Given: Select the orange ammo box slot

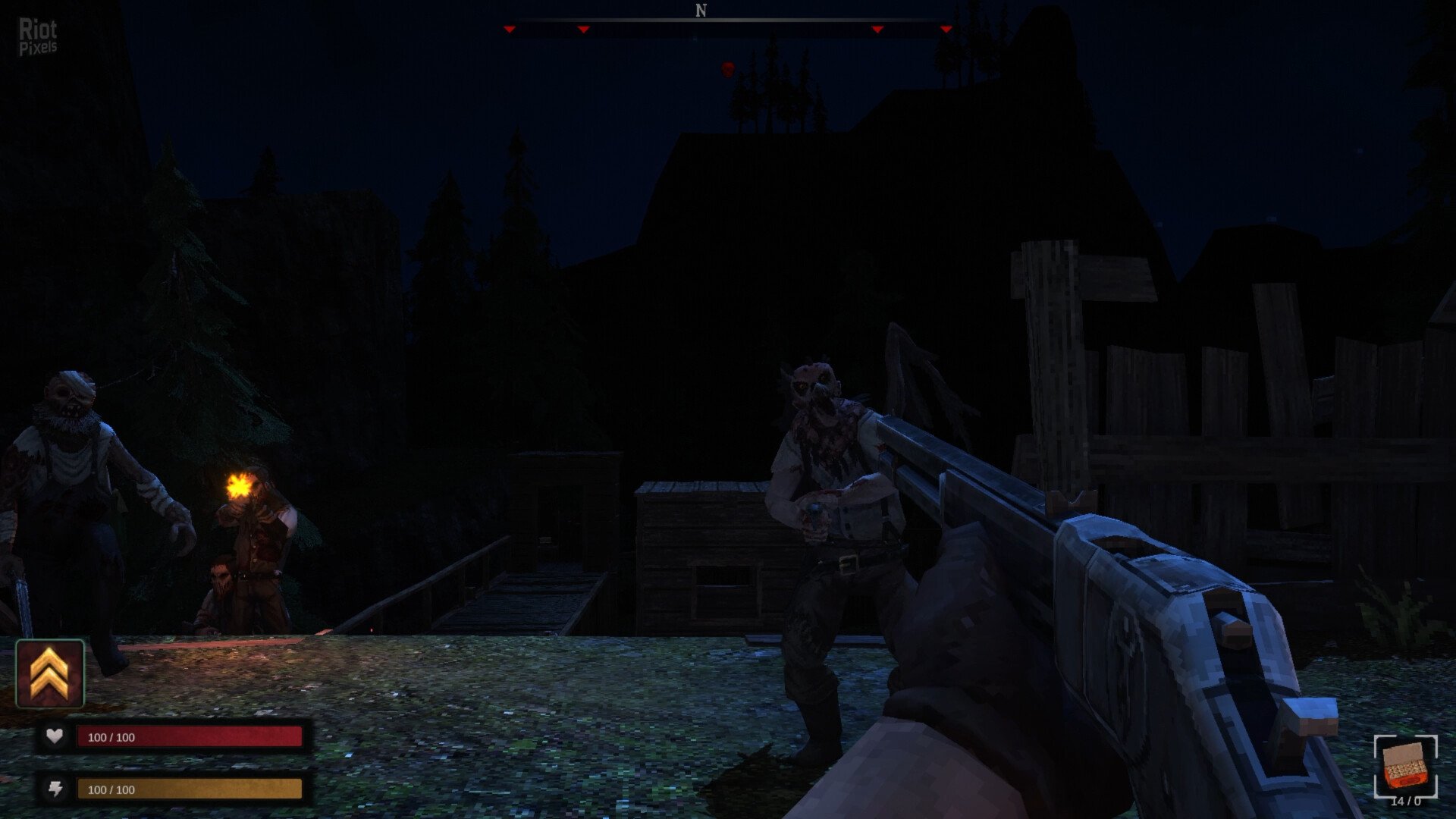Looking at the screenshot, I should pyautogui.click(x=1405, y=767).
